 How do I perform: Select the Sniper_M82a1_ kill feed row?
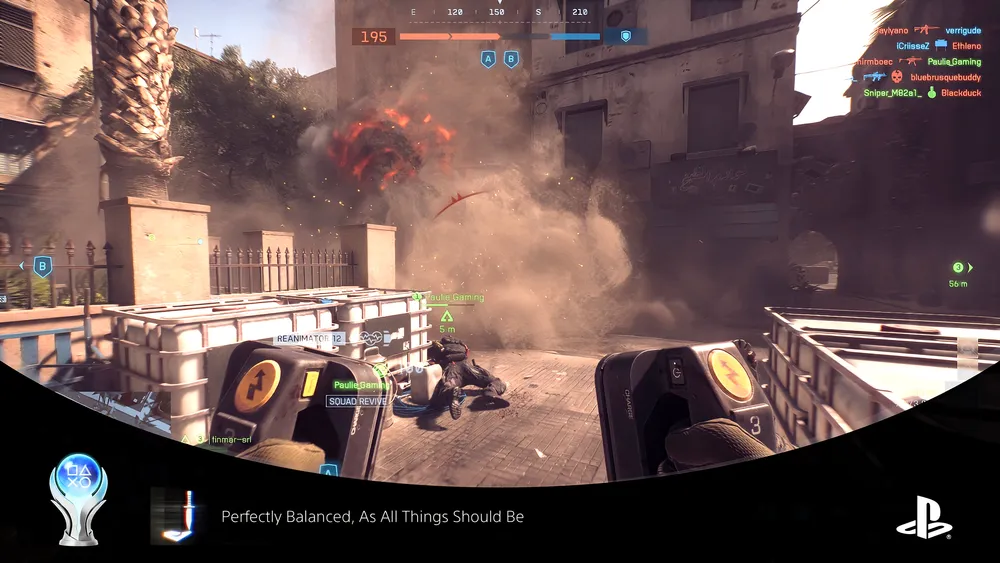click(x=921, y=92)
